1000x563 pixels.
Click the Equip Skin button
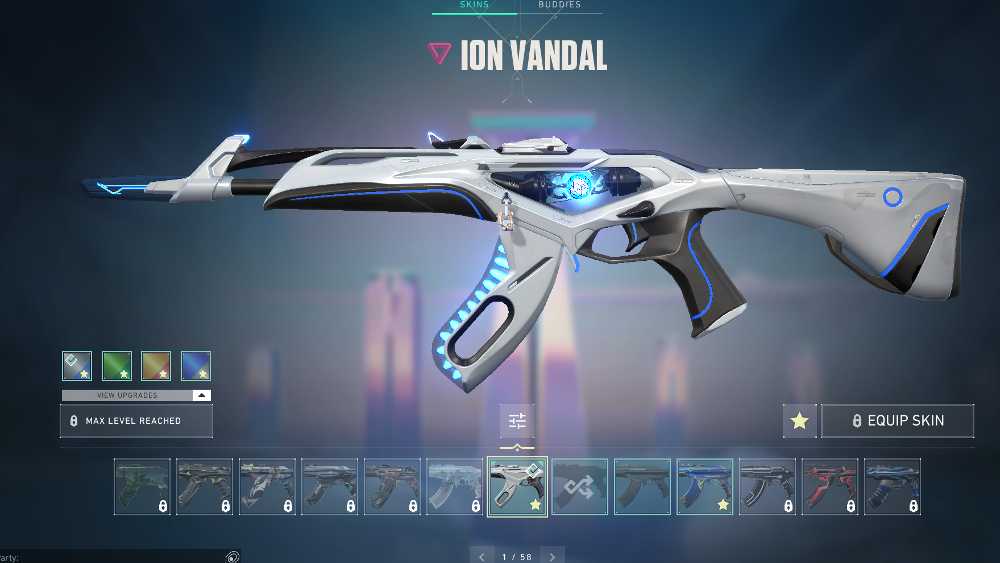point(897,421)
